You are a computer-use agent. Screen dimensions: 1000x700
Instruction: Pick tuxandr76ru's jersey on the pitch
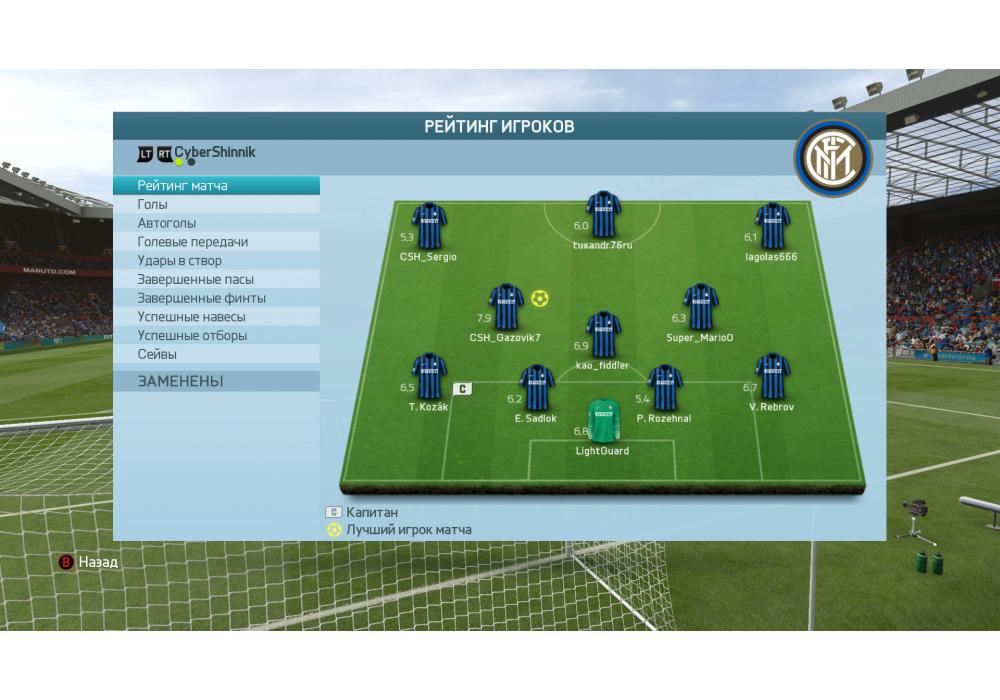point(603,215)
